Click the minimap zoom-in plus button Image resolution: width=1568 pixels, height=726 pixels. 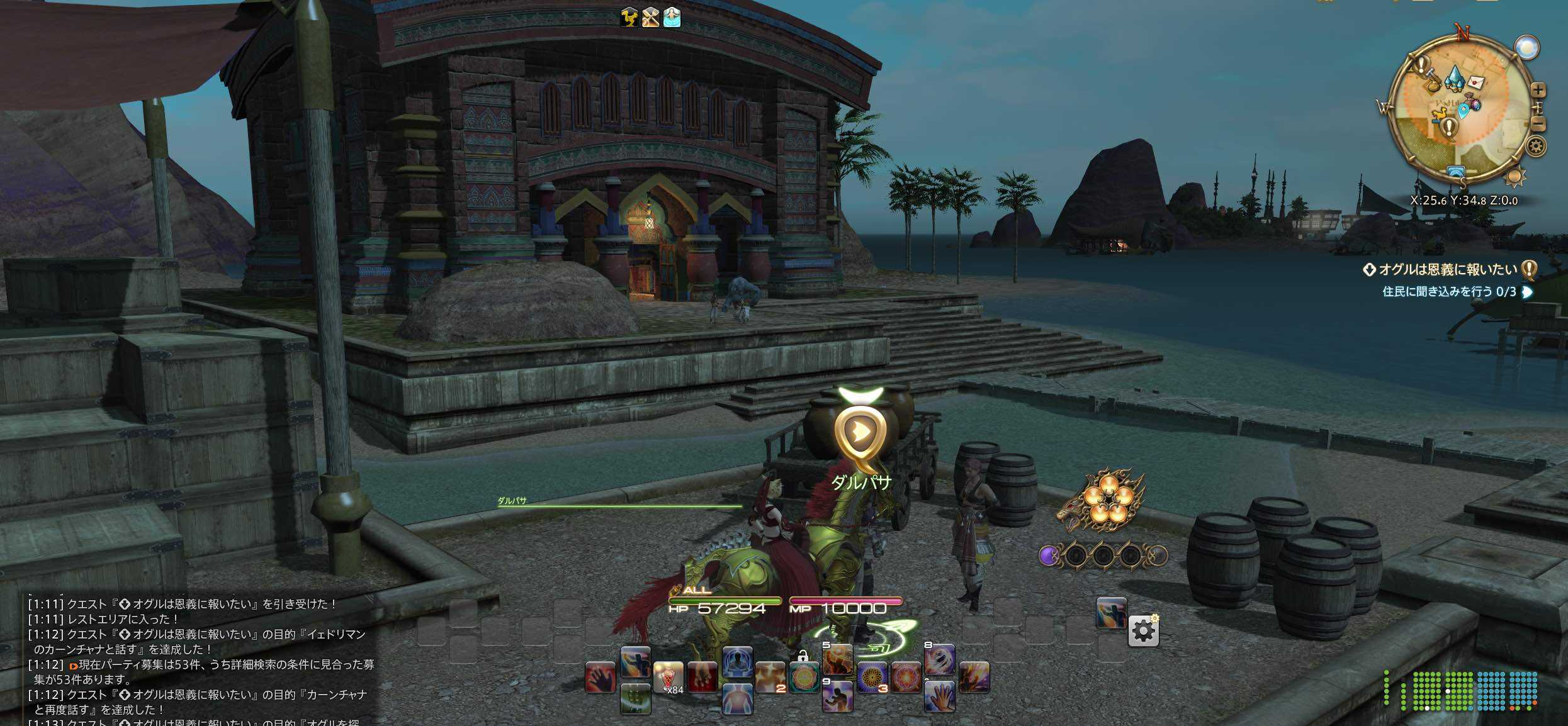click(x=1537, y=91)
